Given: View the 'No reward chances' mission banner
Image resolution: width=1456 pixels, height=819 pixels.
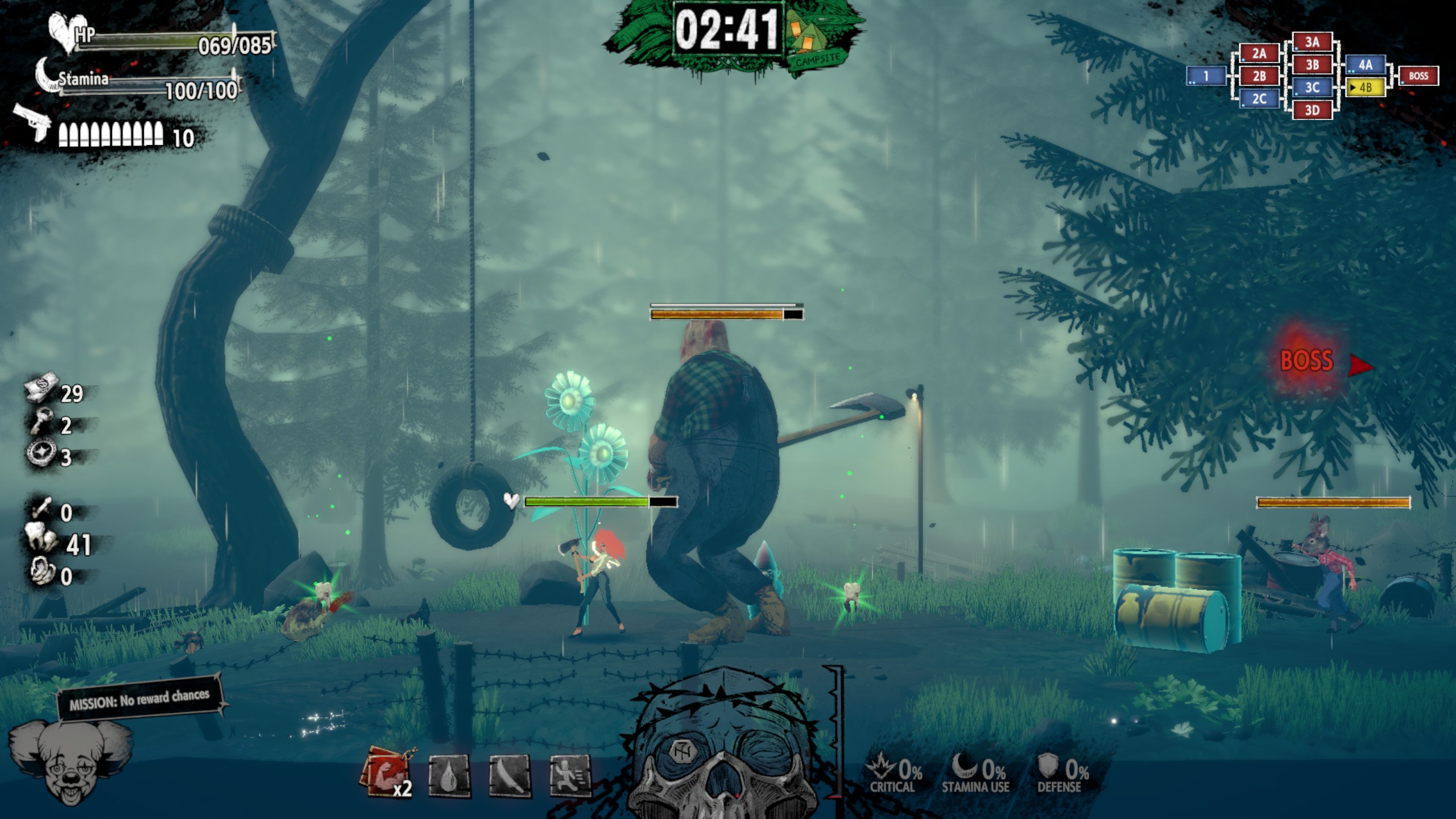Looking at the screenshot, I should point(140,699).
